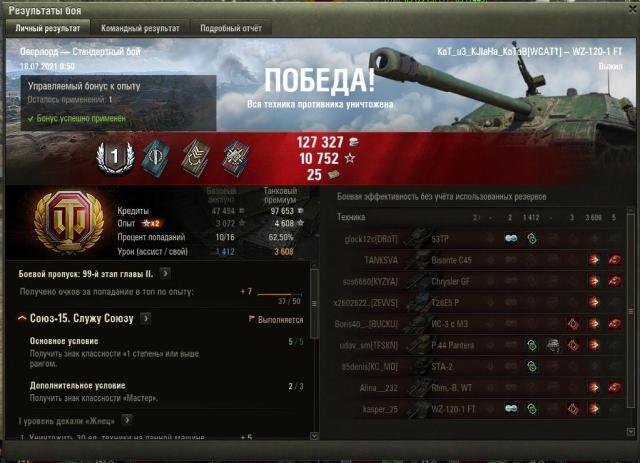This screenshot has height=463, width=640.
Task: Select the Личный результат tab
Action: tap(48, 28)
